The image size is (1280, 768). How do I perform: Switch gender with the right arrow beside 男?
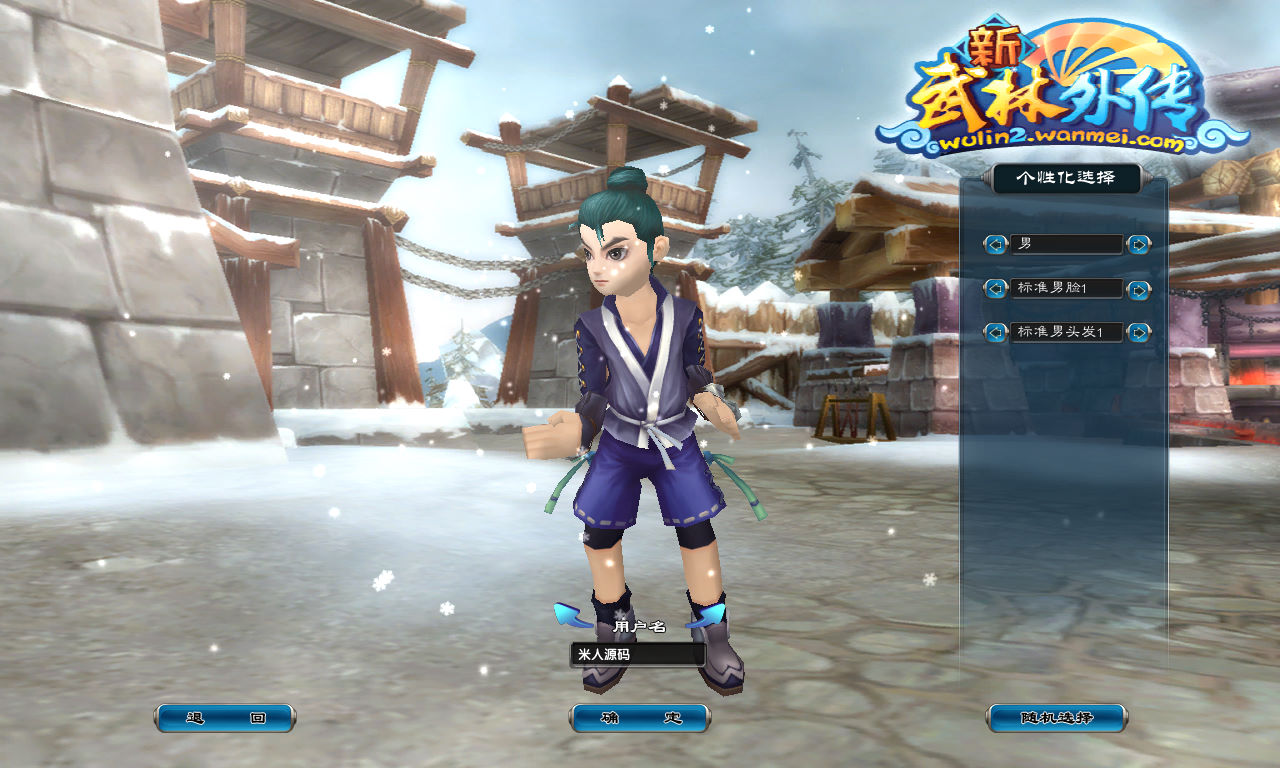1138,244
